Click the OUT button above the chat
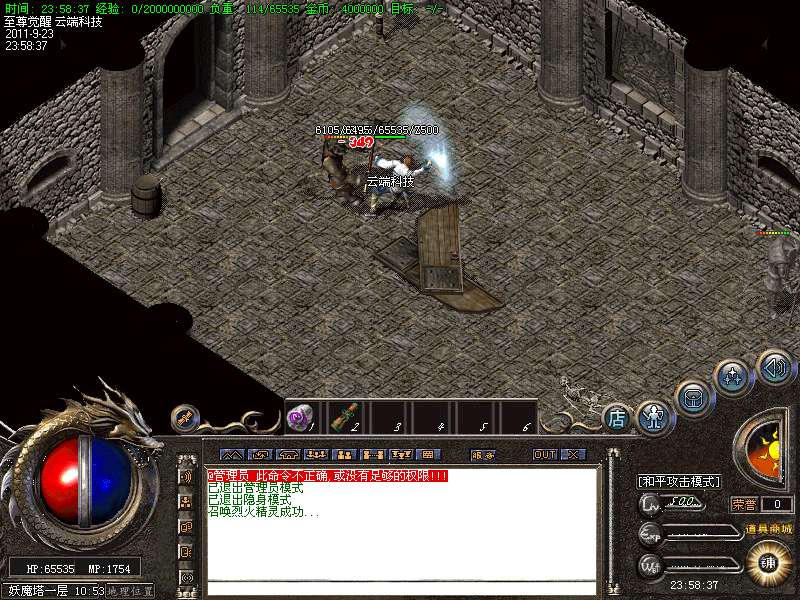This screenshot has height=600, width=800. click(544, 454)
